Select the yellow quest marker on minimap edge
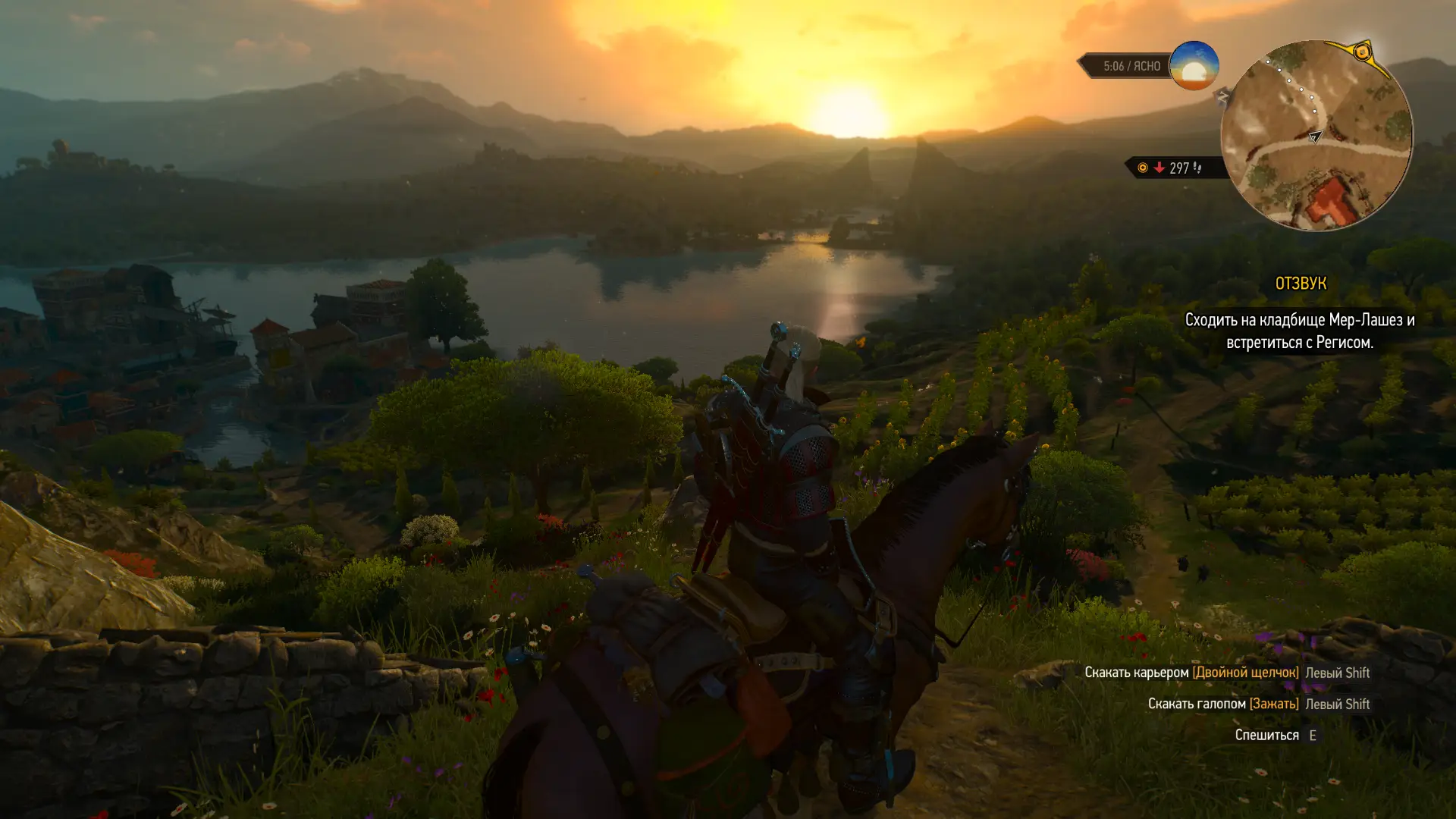Image resolution: width=1456 pixels, height=819 pixels. point(1362,52)
